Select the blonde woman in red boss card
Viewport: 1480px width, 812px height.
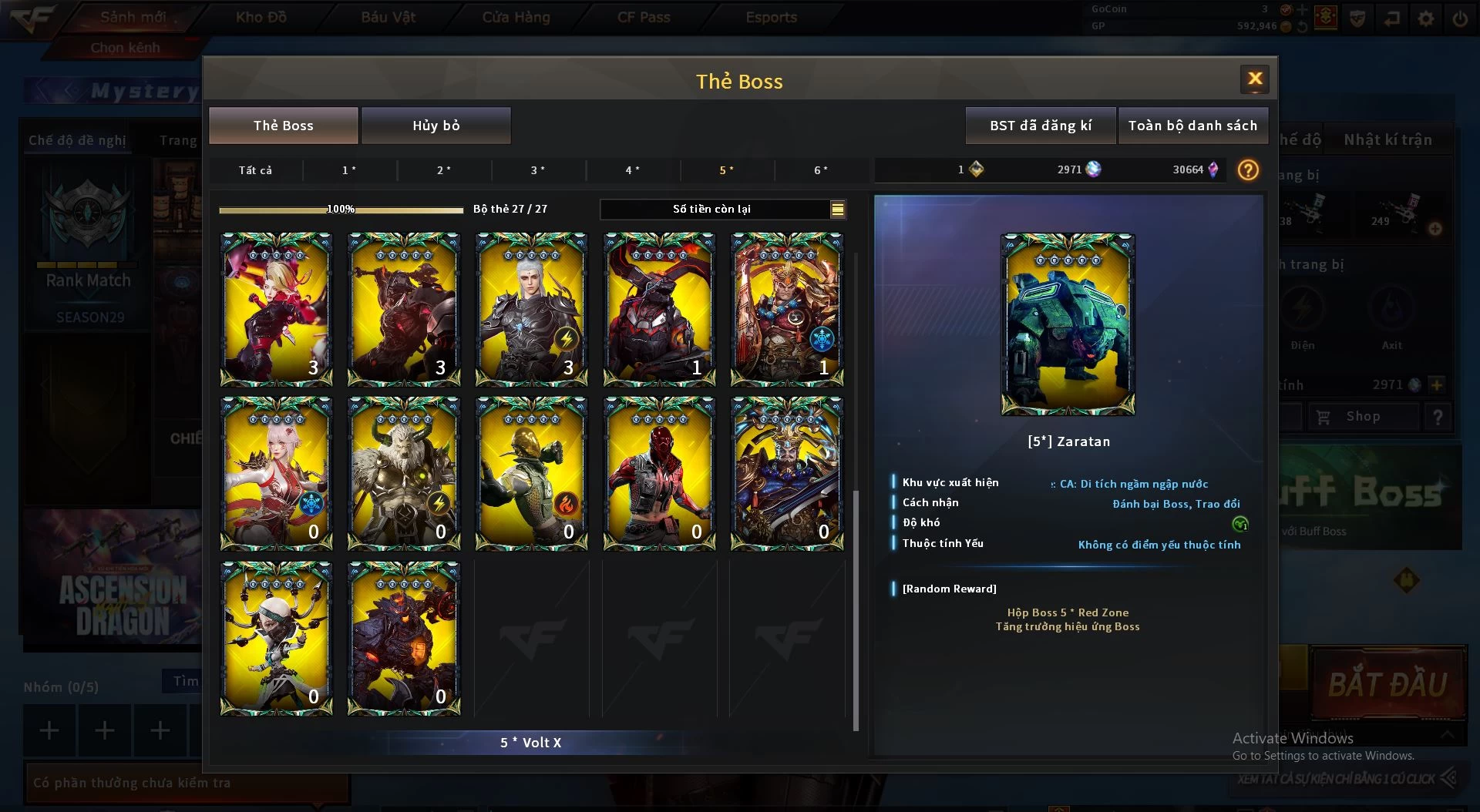click(276, 309)
